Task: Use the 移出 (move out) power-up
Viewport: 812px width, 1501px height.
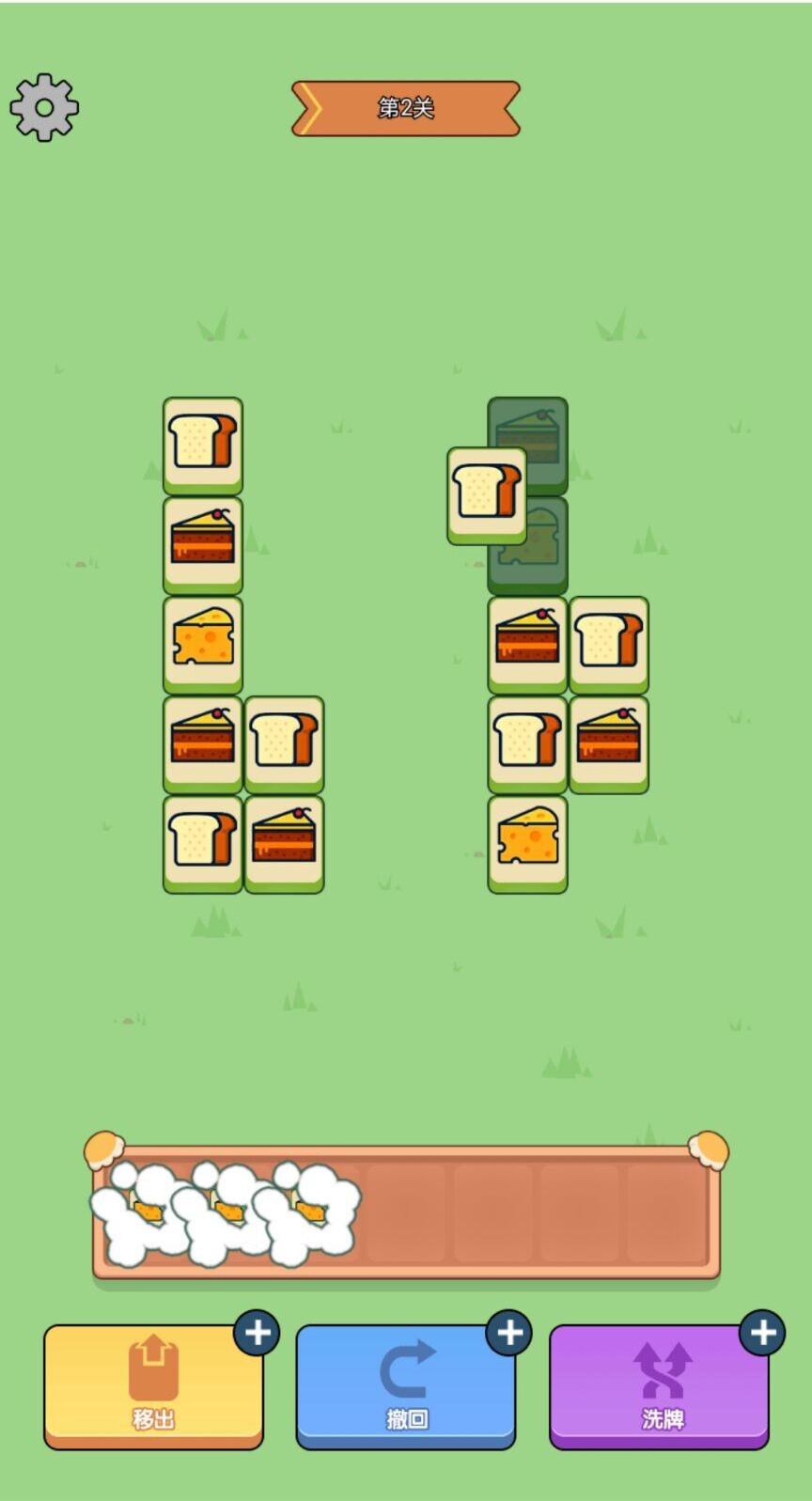Action: click(x=153, y=1384)
